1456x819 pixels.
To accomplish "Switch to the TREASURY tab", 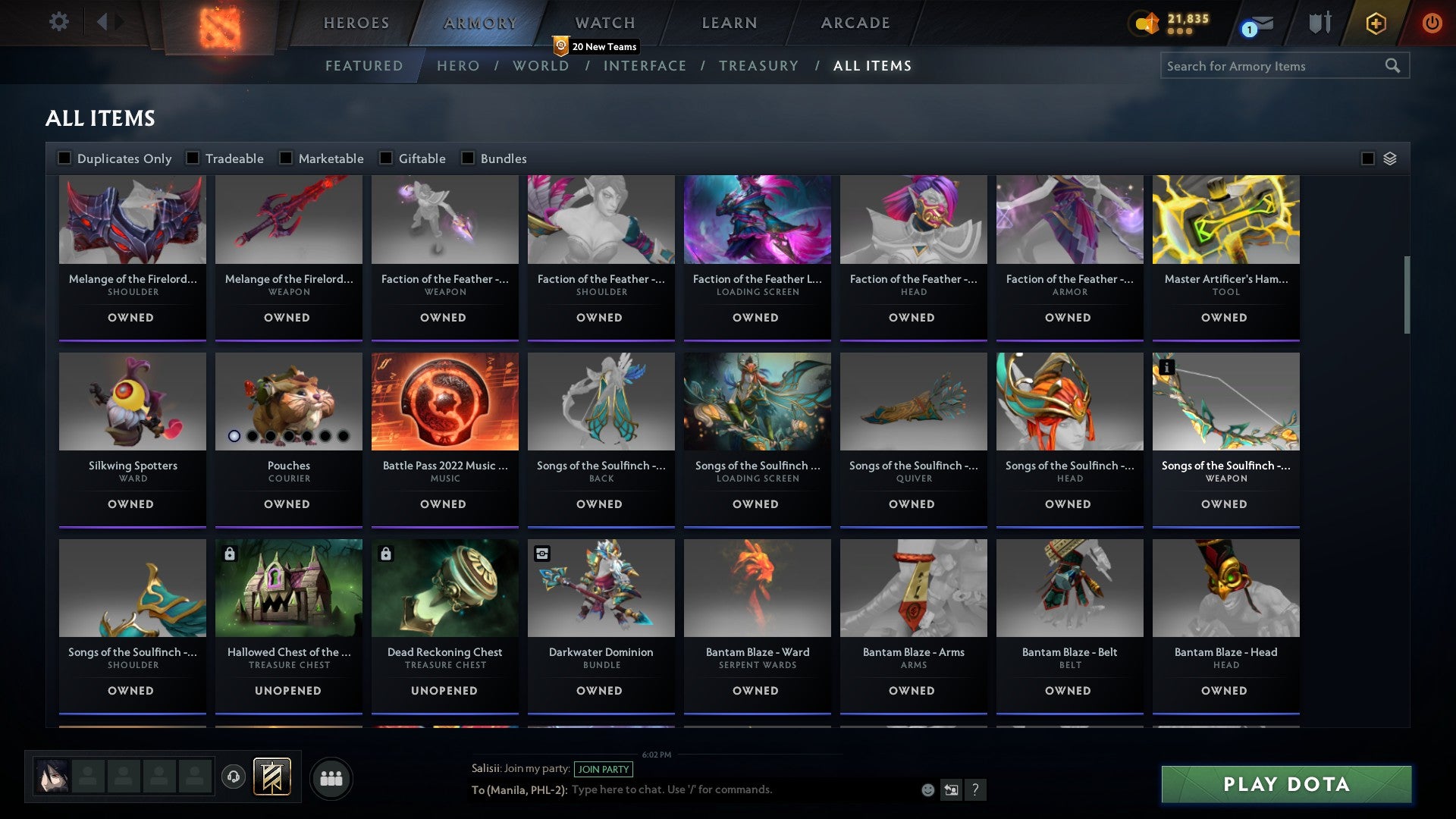I will [759, 66].
